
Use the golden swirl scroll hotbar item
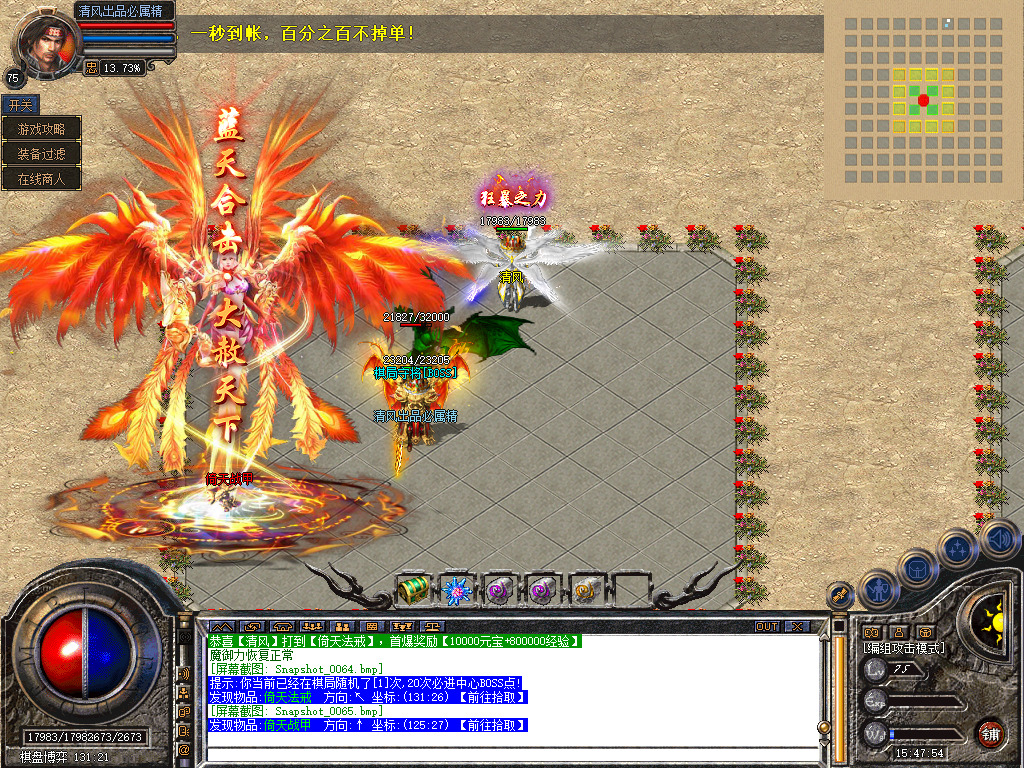coord(587,590)
